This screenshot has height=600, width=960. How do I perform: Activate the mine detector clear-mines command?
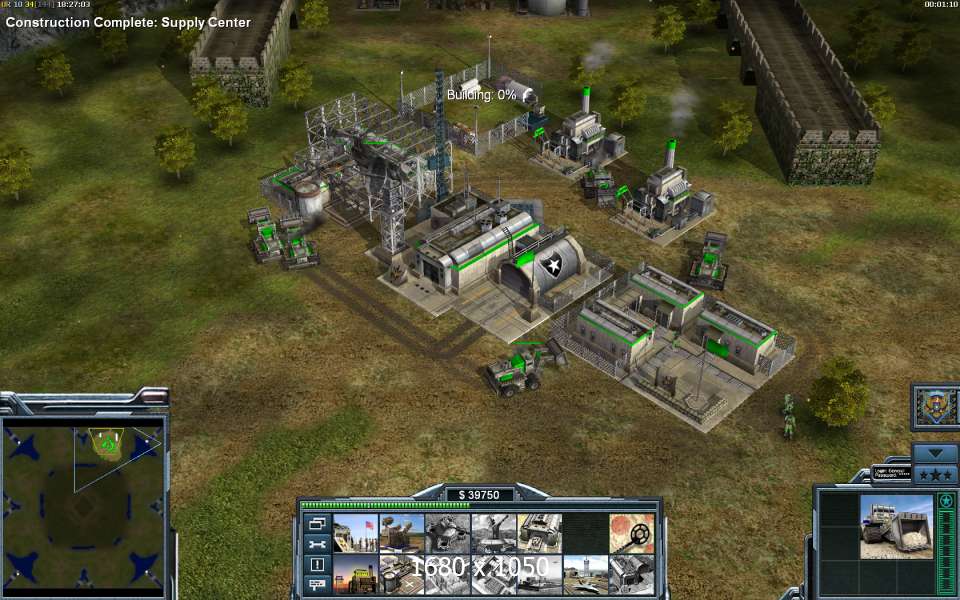tap(632, 533)
